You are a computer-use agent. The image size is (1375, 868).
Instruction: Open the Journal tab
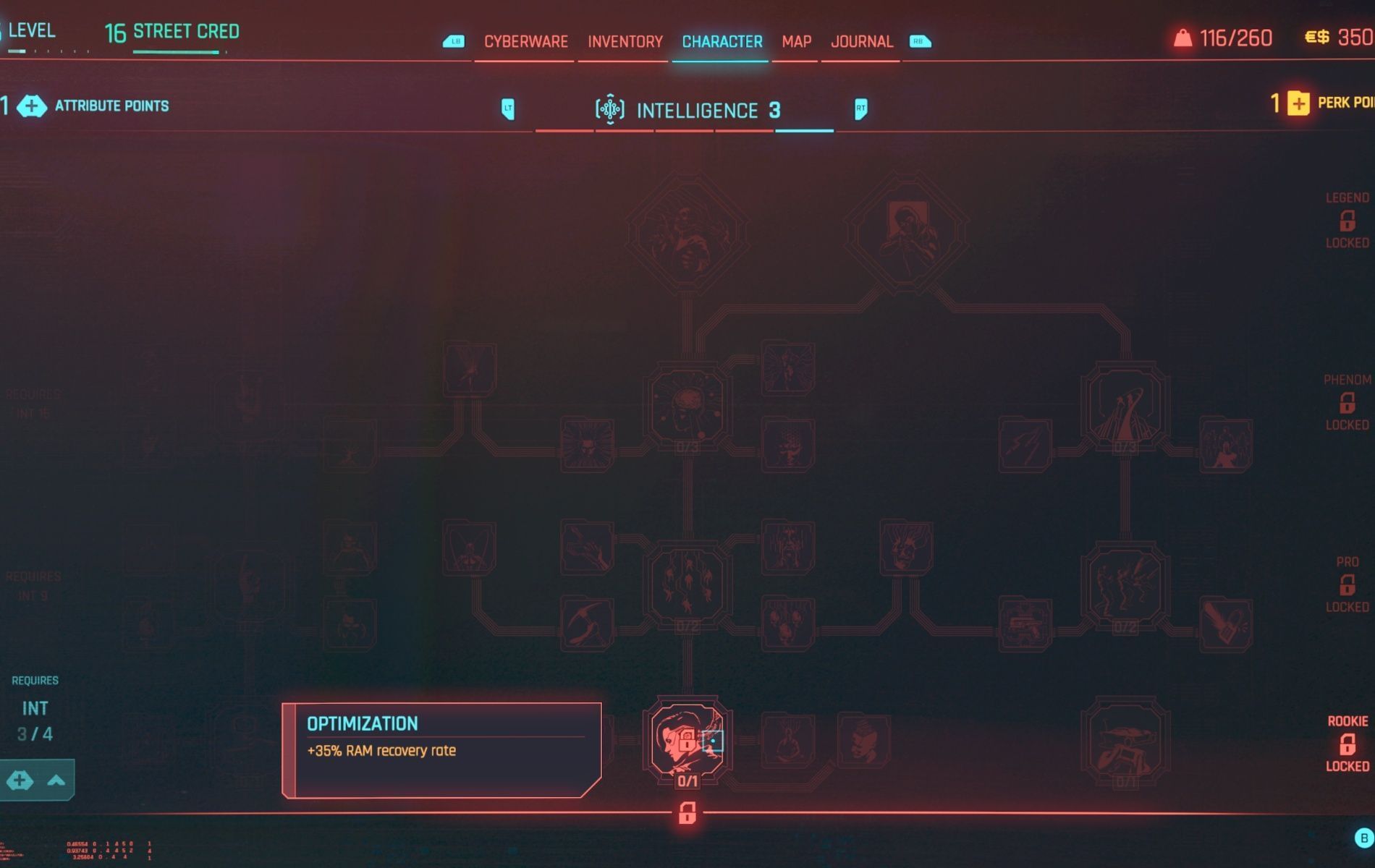[x=861, y=41]
